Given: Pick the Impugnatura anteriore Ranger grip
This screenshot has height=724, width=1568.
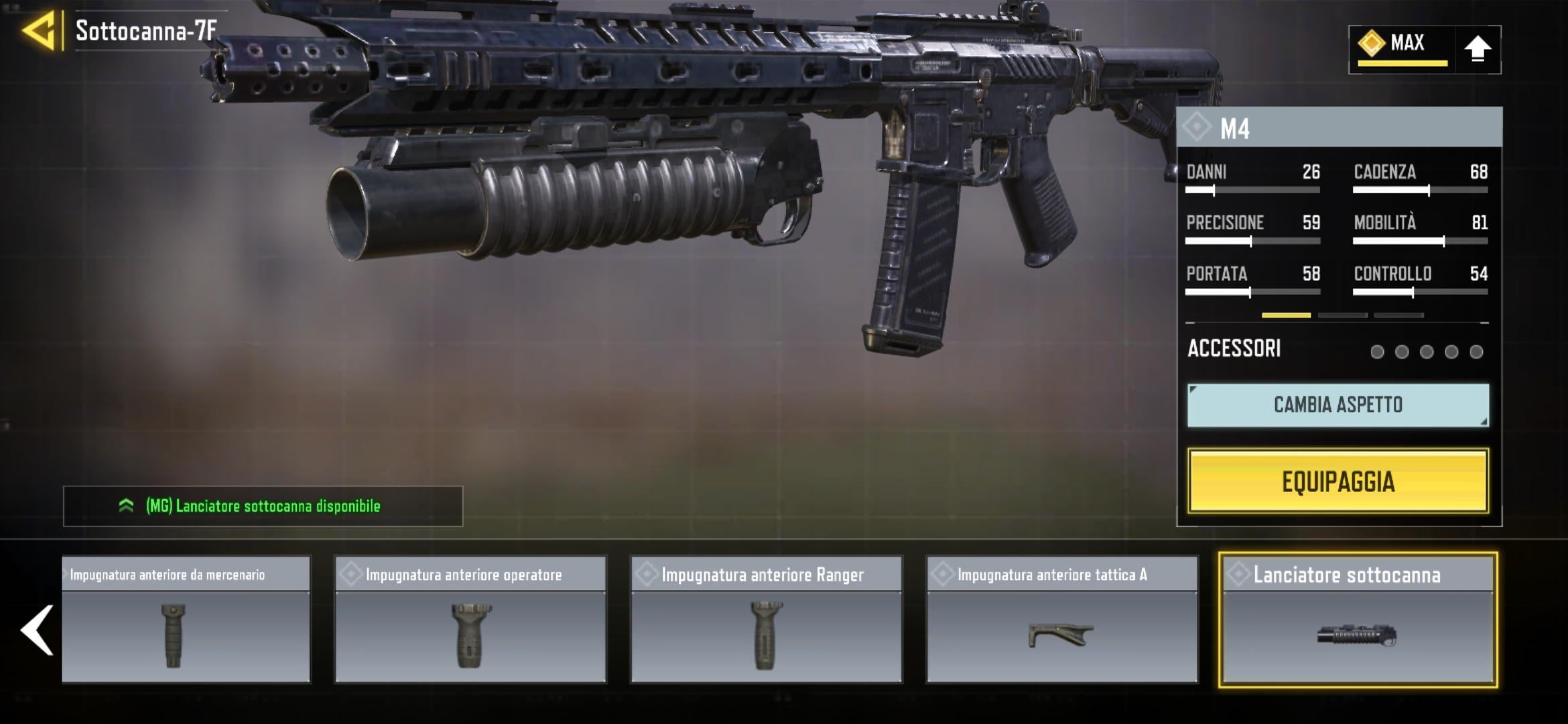Looking at the screenshot, I should (x=766, y=619).
